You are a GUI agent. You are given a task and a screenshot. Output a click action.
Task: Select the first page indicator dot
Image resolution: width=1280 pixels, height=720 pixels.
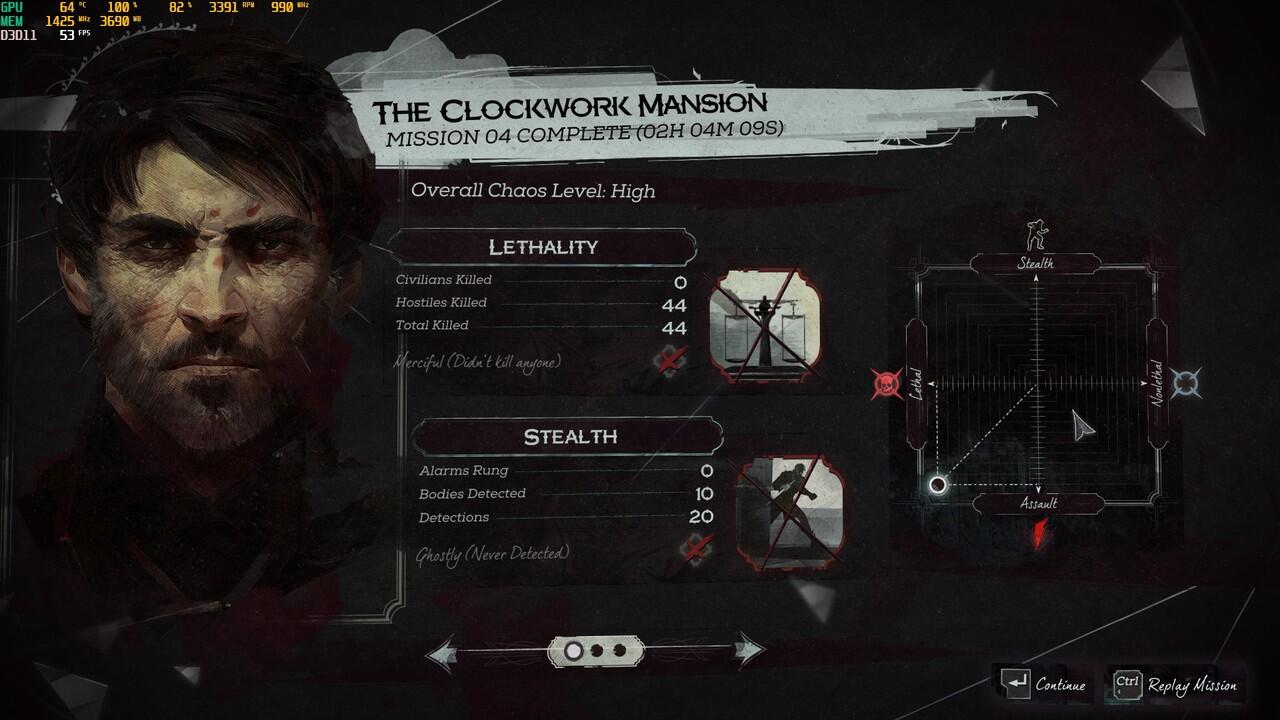574,651
